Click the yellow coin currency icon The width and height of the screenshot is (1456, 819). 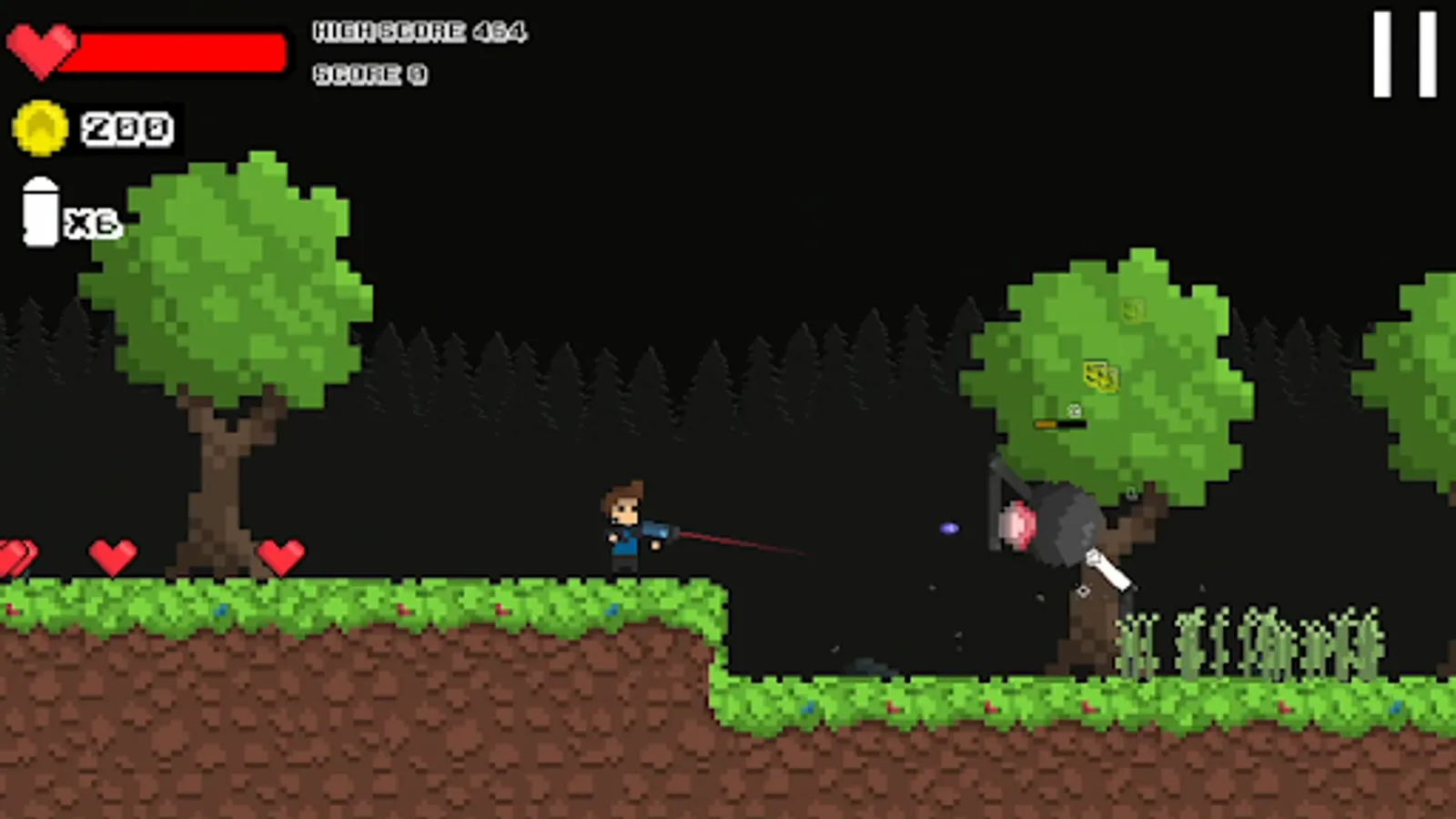point(38,127)
